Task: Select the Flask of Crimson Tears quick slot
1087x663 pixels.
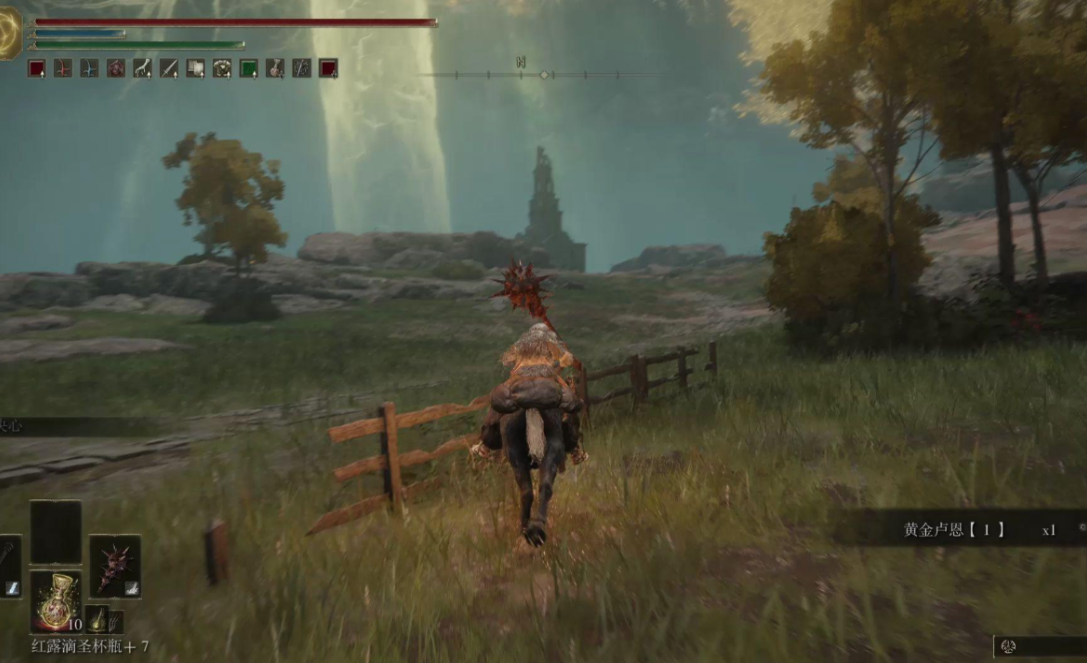Action: 55,599
